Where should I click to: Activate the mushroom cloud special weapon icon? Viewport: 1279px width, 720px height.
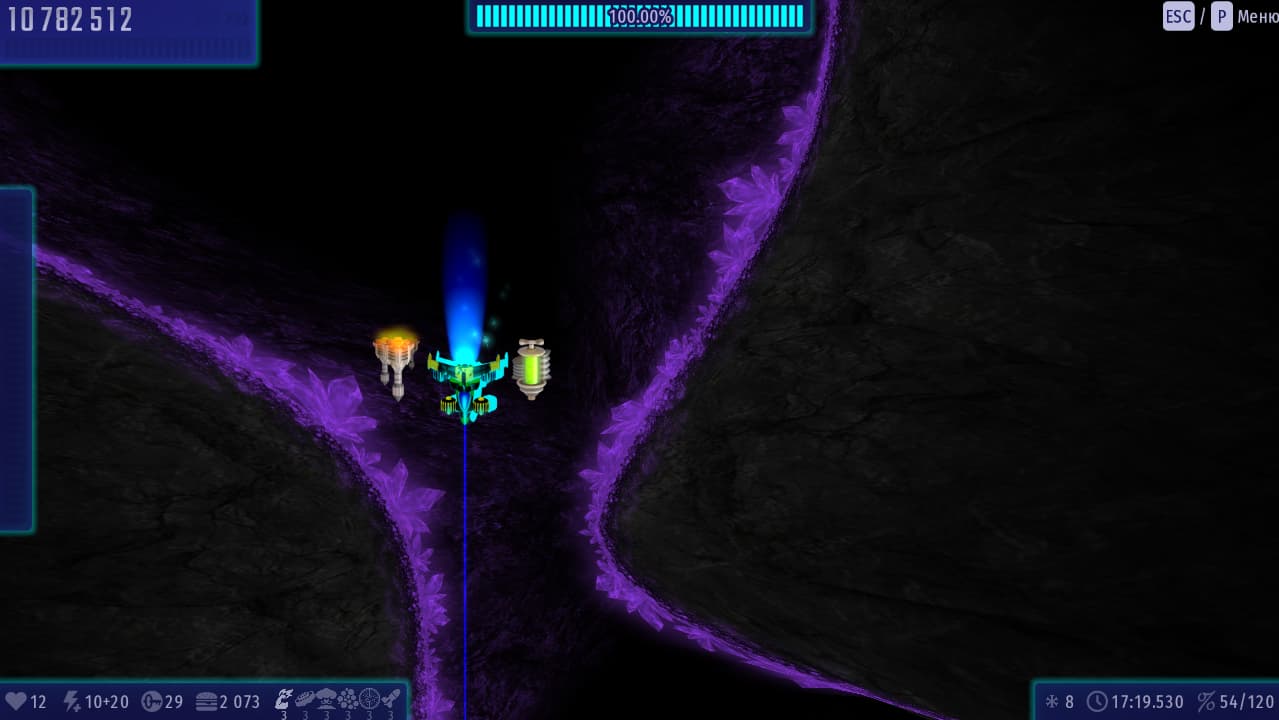click(x=326, y=698)
